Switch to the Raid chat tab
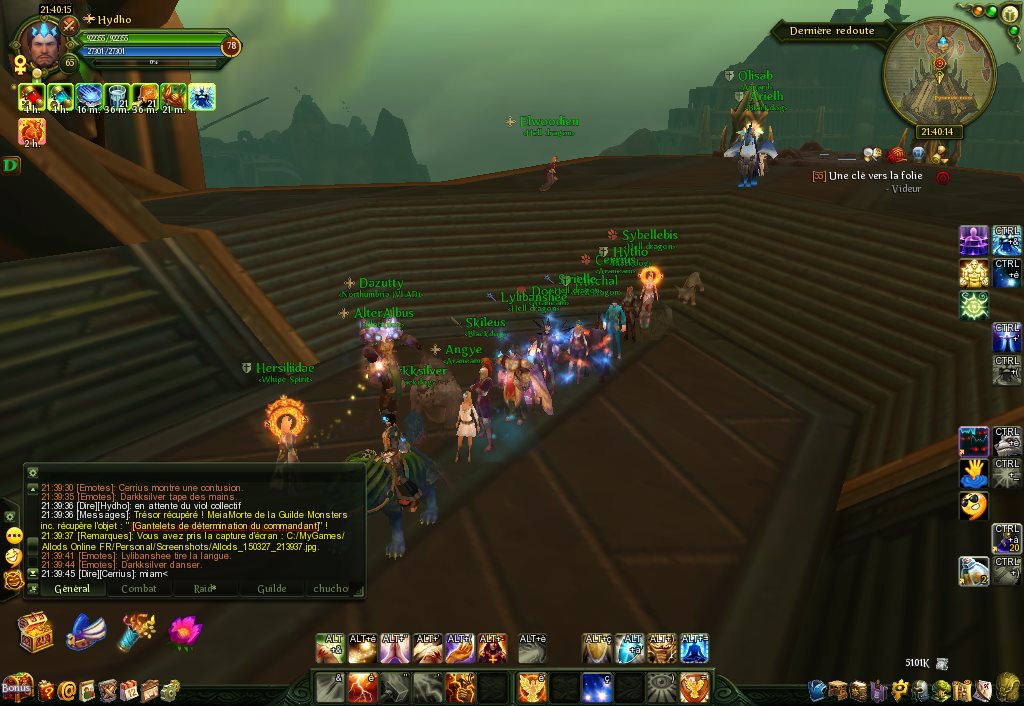1024x706 pixels. click(205, 589)
